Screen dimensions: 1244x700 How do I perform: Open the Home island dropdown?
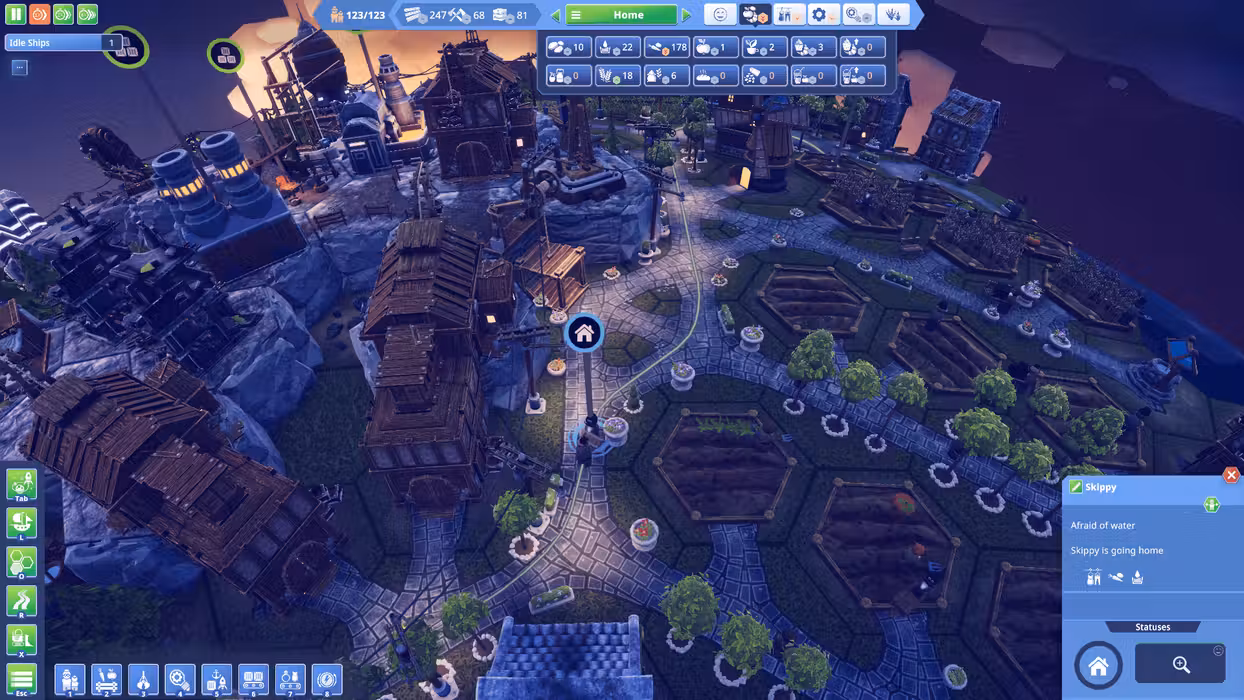(x=621, y=15)
